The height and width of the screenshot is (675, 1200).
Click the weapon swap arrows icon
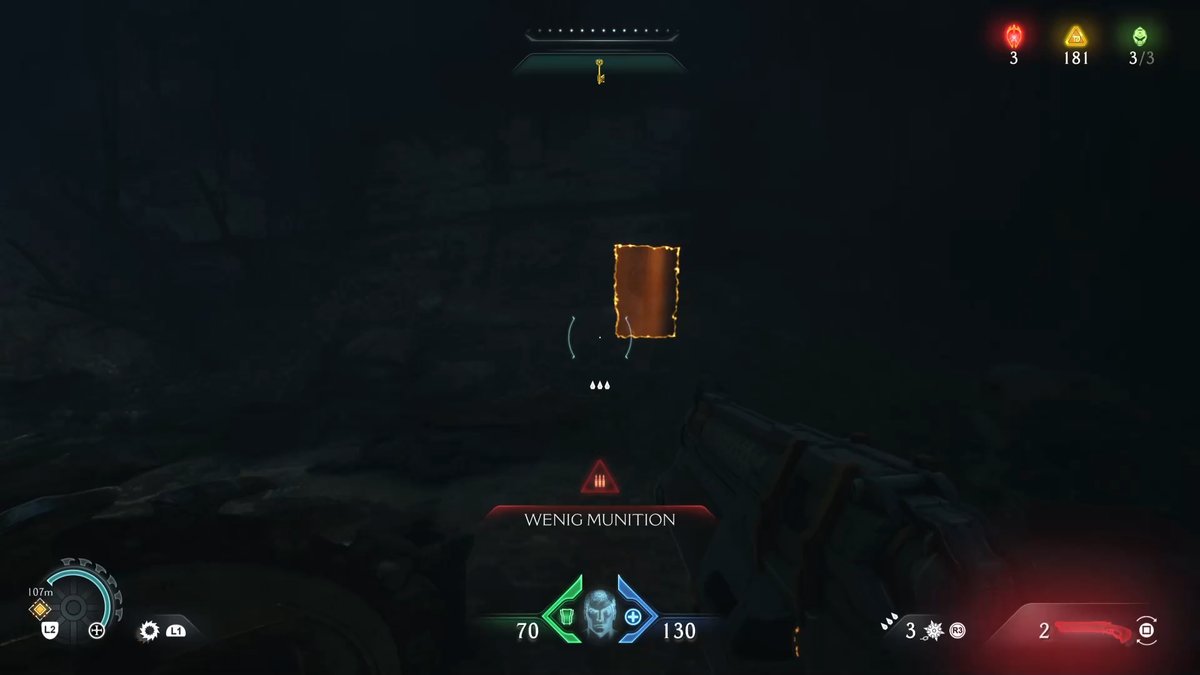pyautogui.click(x=1147, y=630)
